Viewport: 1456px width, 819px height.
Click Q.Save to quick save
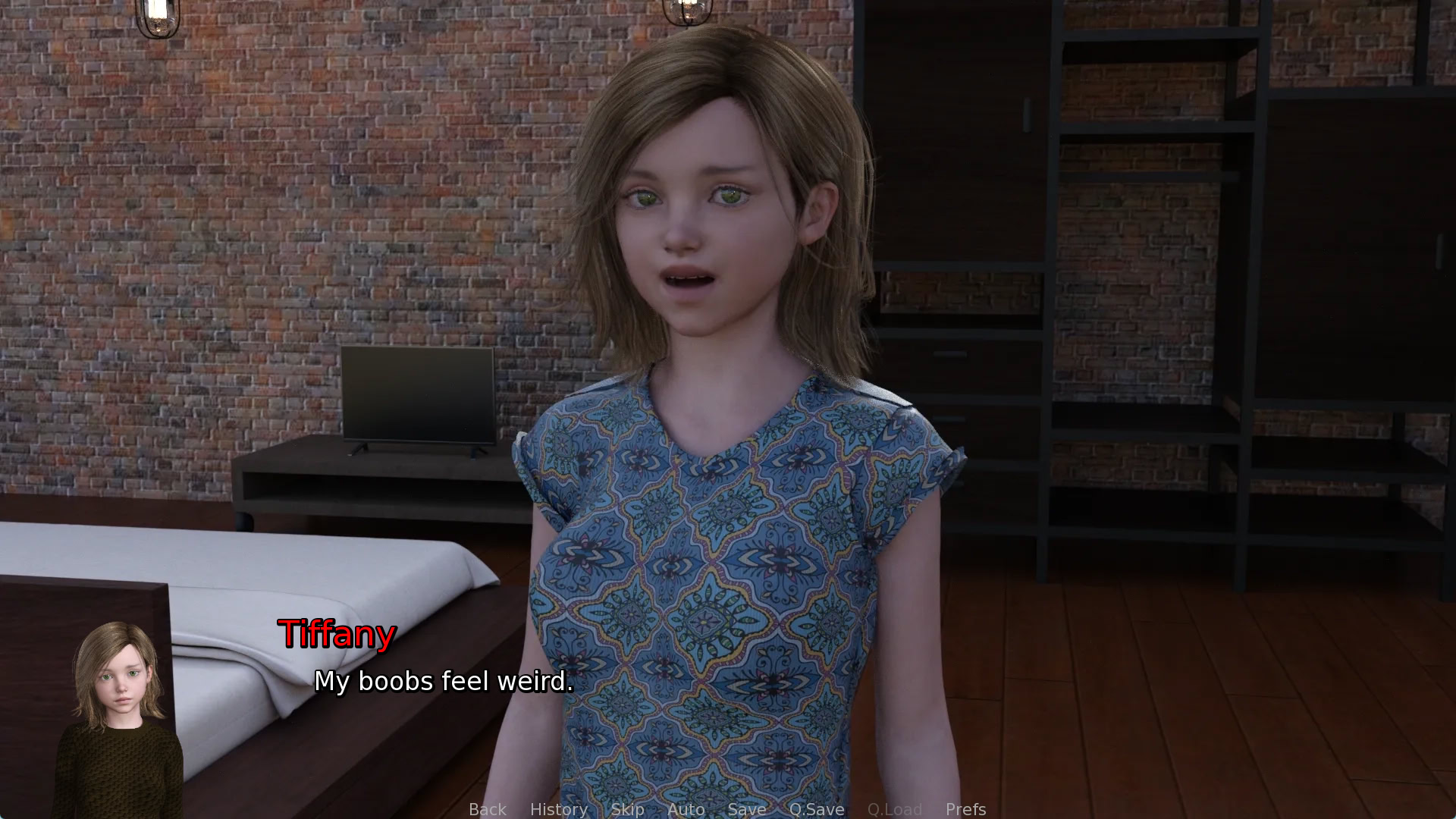[x=816, y=809]
